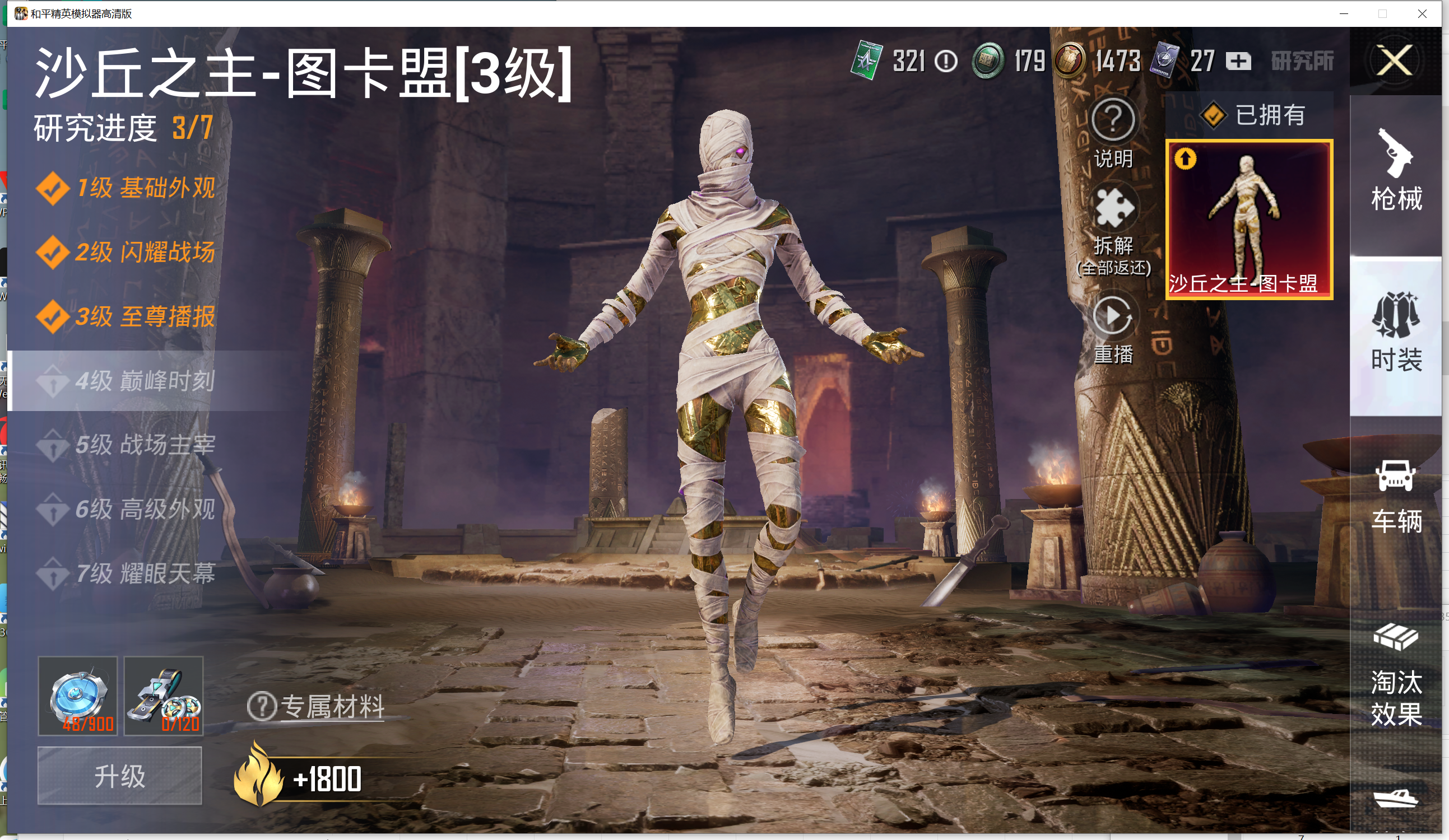Screen dimensions: 1449x840
Task: Open the 专属材料 exclusive materials info
Action: click(x=316, y=707)
